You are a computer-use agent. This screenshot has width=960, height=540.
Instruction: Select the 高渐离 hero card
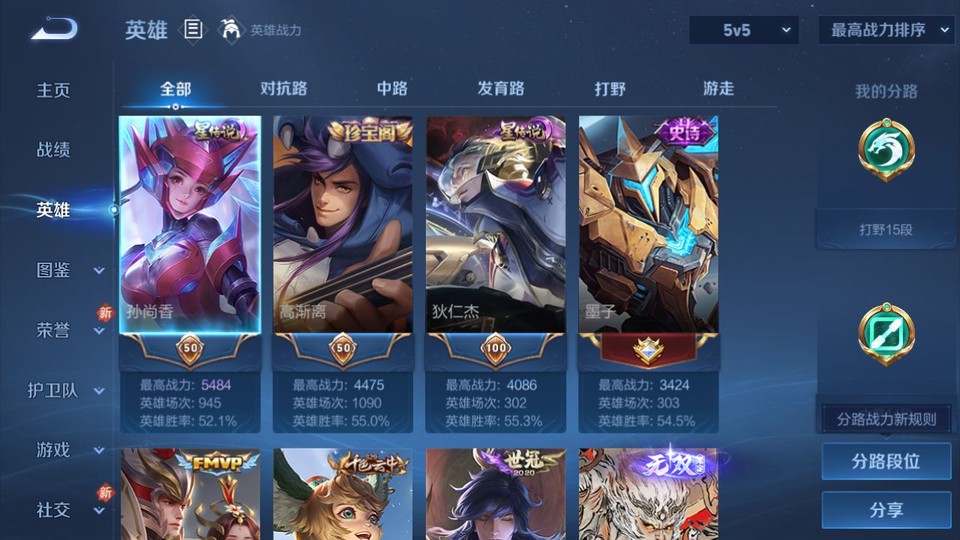click(x=343, y=225)
